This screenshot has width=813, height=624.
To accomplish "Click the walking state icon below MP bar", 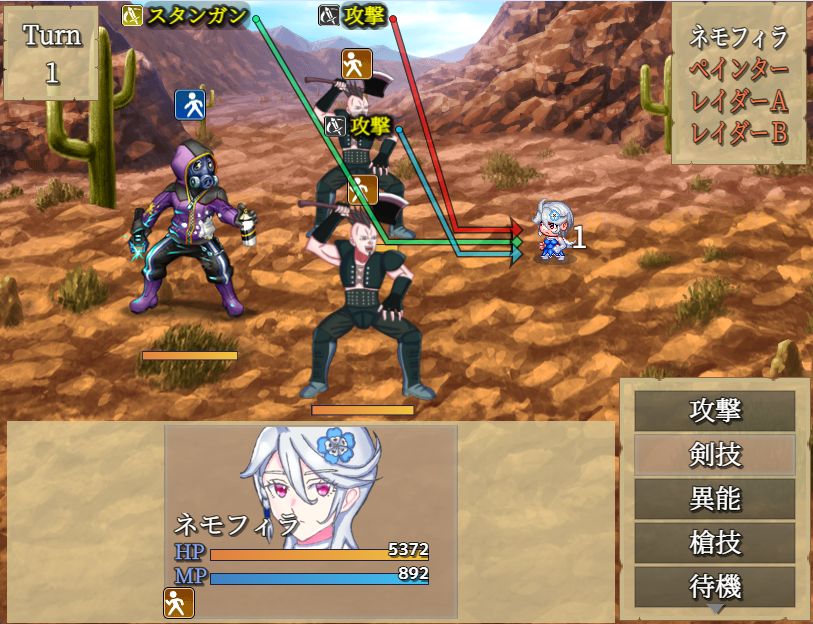I will (178, 602).
